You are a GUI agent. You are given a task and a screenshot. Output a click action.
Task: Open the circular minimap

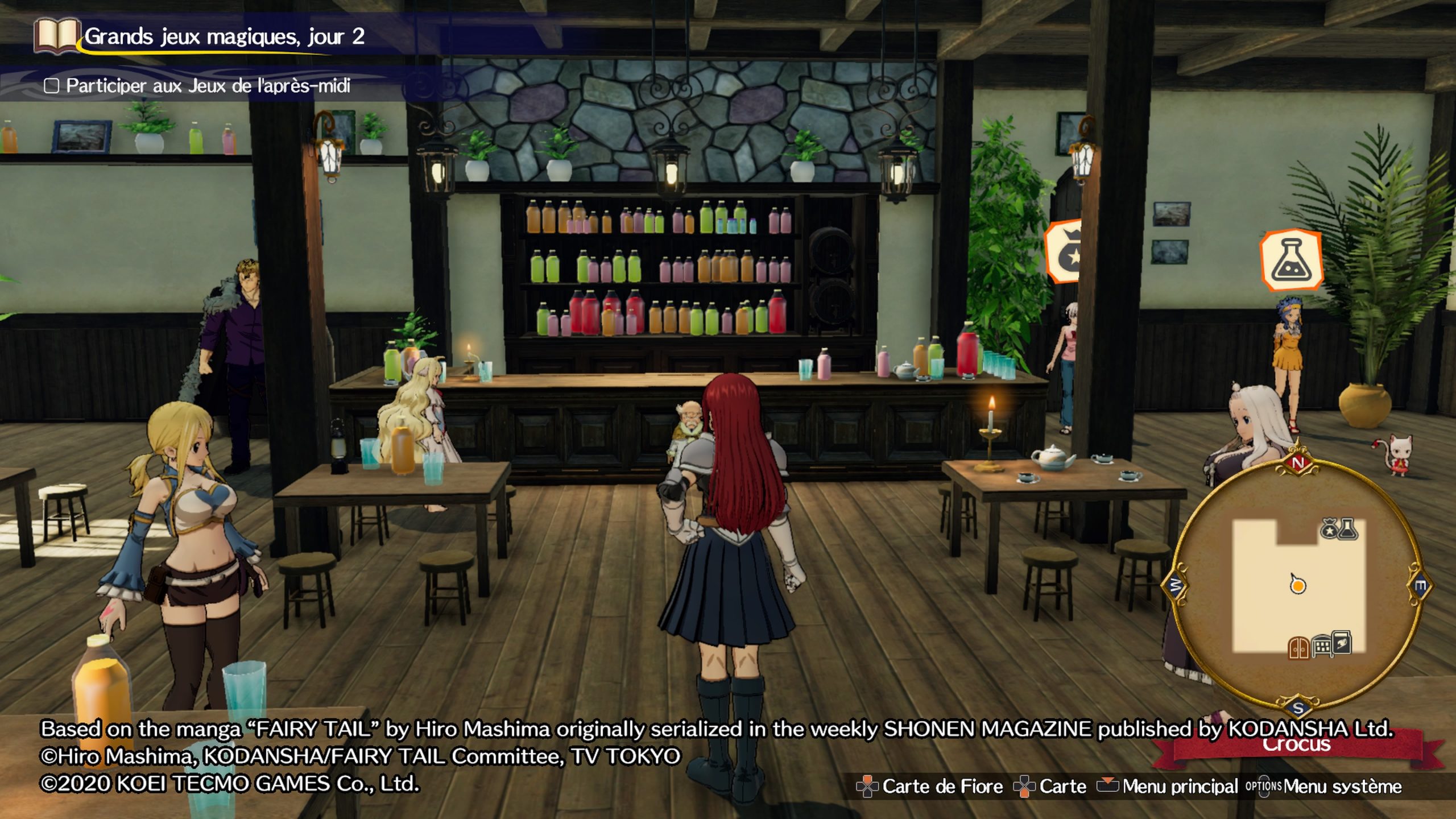coord(1298,586)
